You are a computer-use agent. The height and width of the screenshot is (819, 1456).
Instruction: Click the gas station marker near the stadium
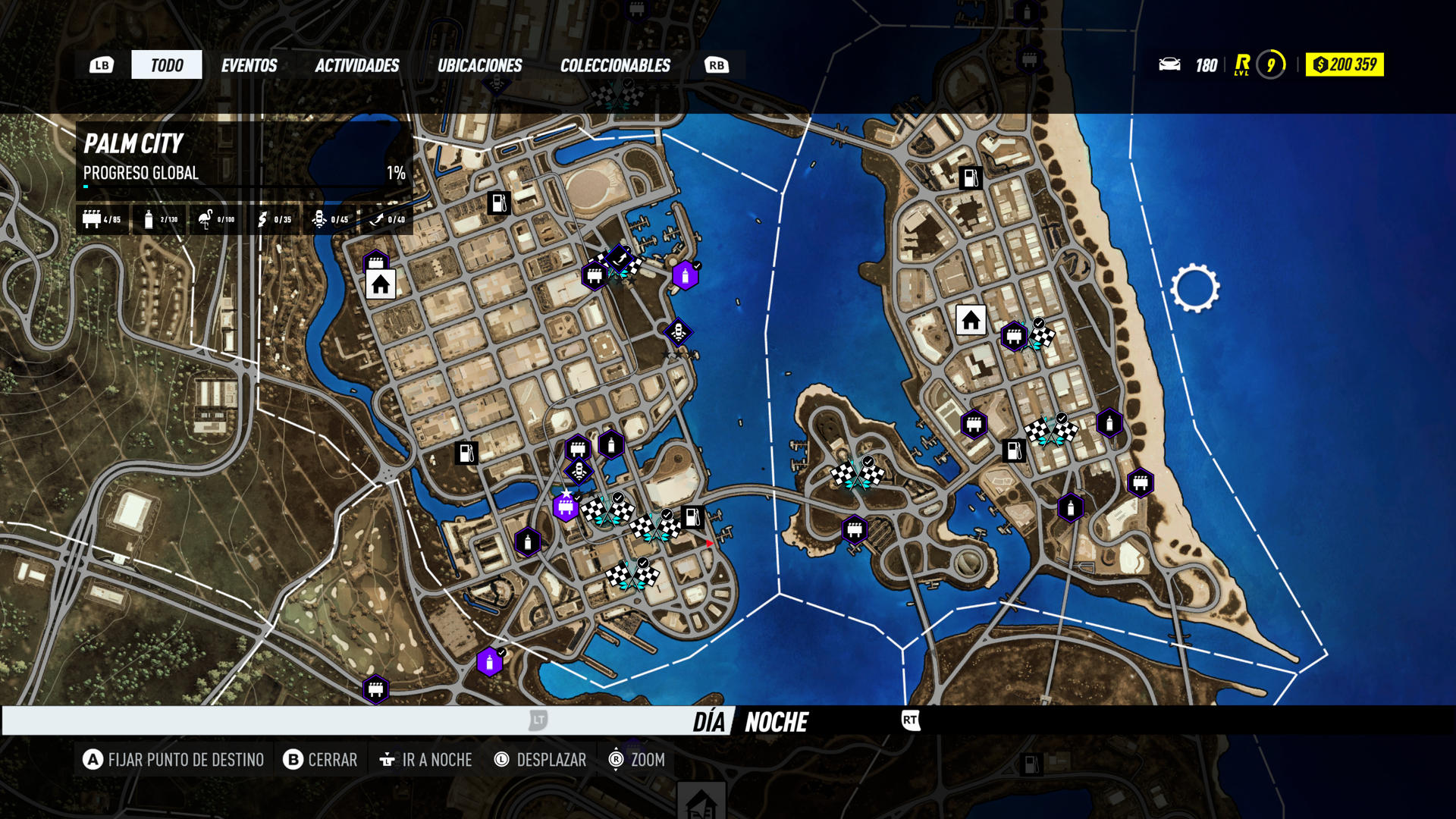click(499, 203)
